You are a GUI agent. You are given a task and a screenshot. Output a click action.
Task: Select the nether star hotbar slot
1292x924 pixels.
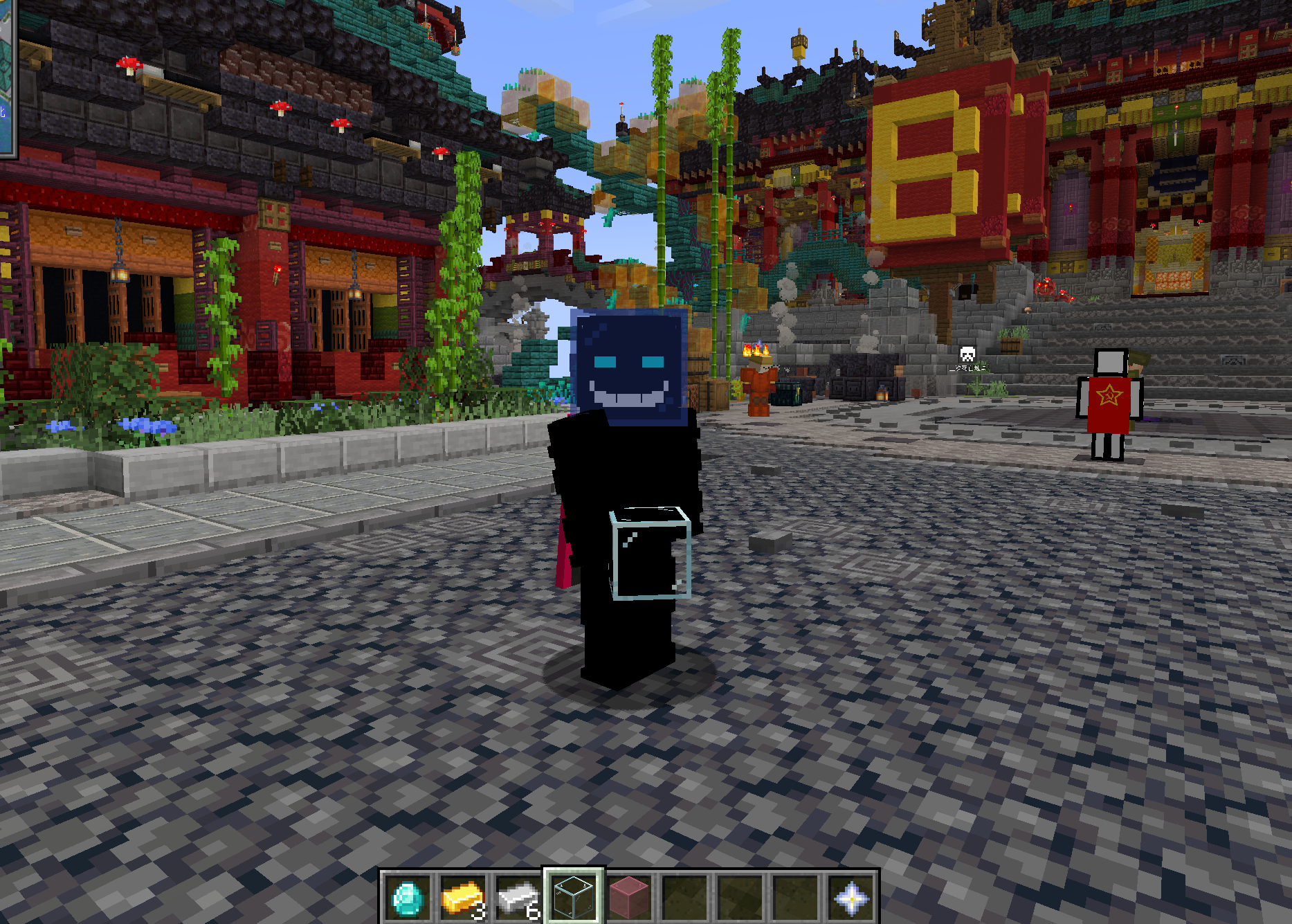click(x=851, y=898)
